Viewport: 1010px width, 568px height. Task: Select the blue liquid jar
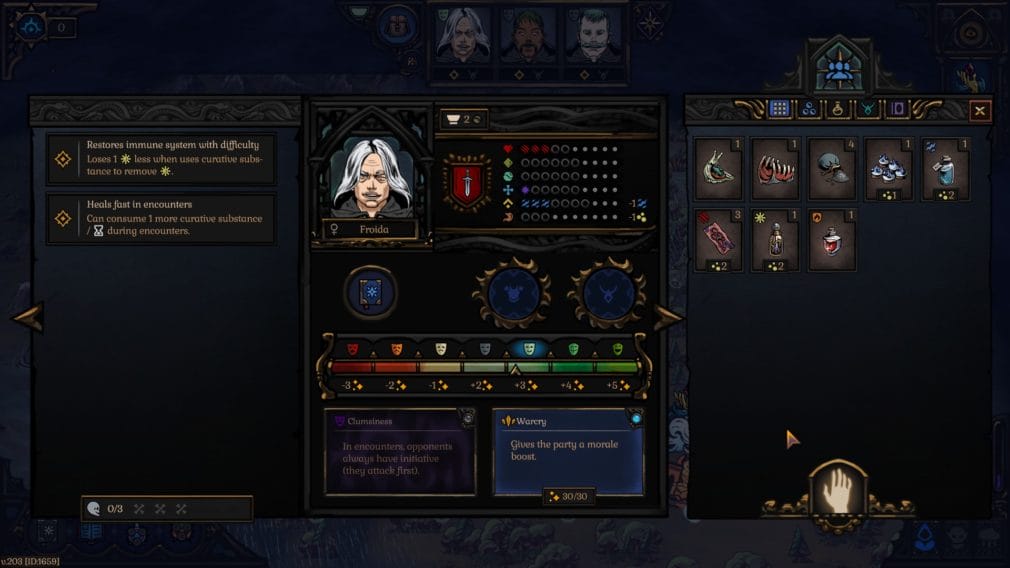(x=946, y=168)
